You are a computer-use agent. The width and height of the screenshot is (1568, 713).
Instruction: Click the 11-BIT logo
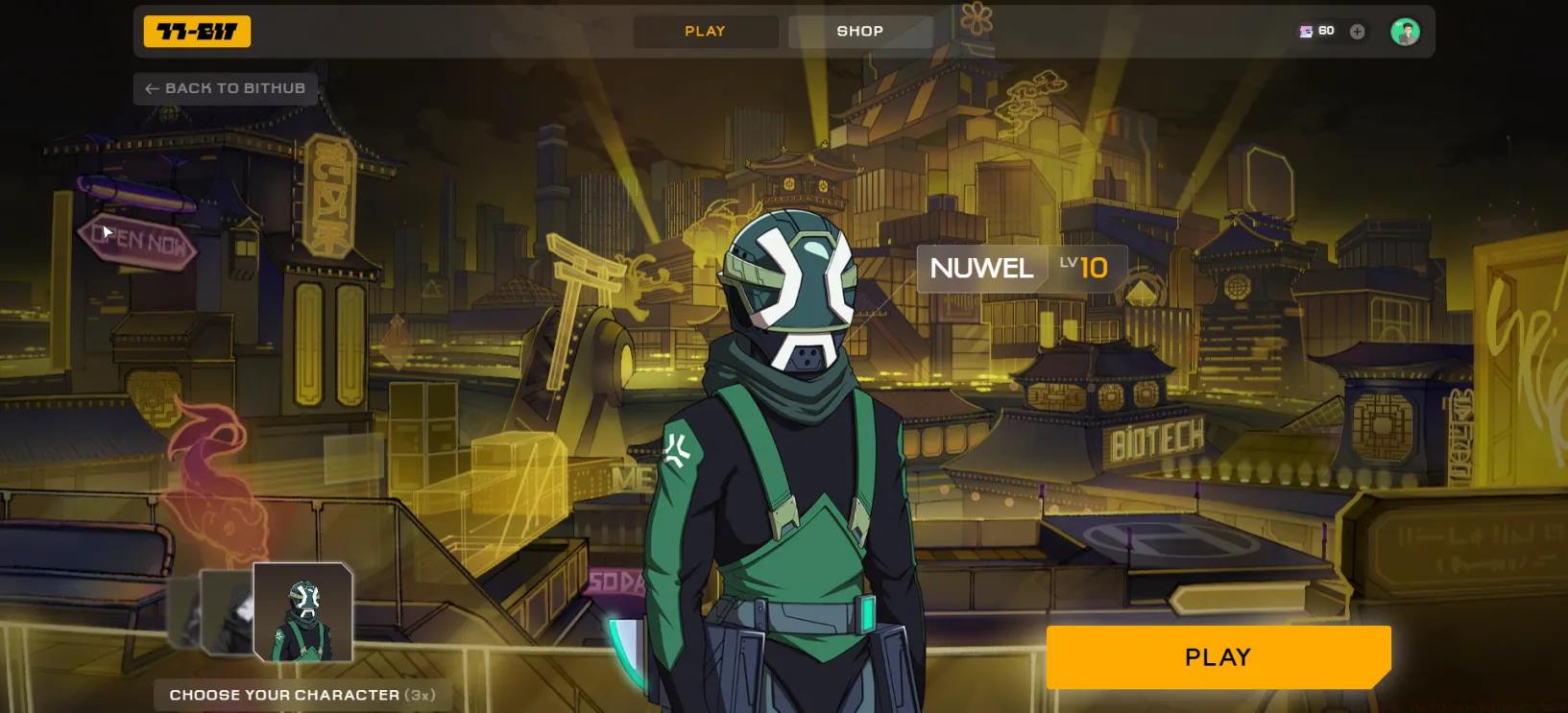[197, 32]
